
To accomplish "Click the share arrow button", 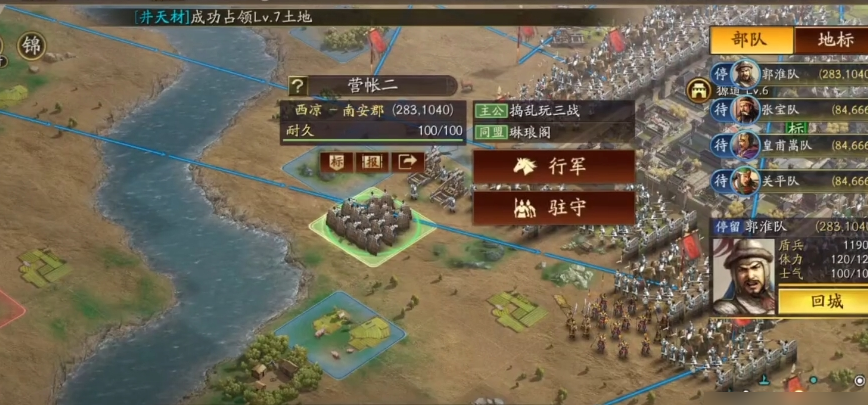I will click(407, 161).
